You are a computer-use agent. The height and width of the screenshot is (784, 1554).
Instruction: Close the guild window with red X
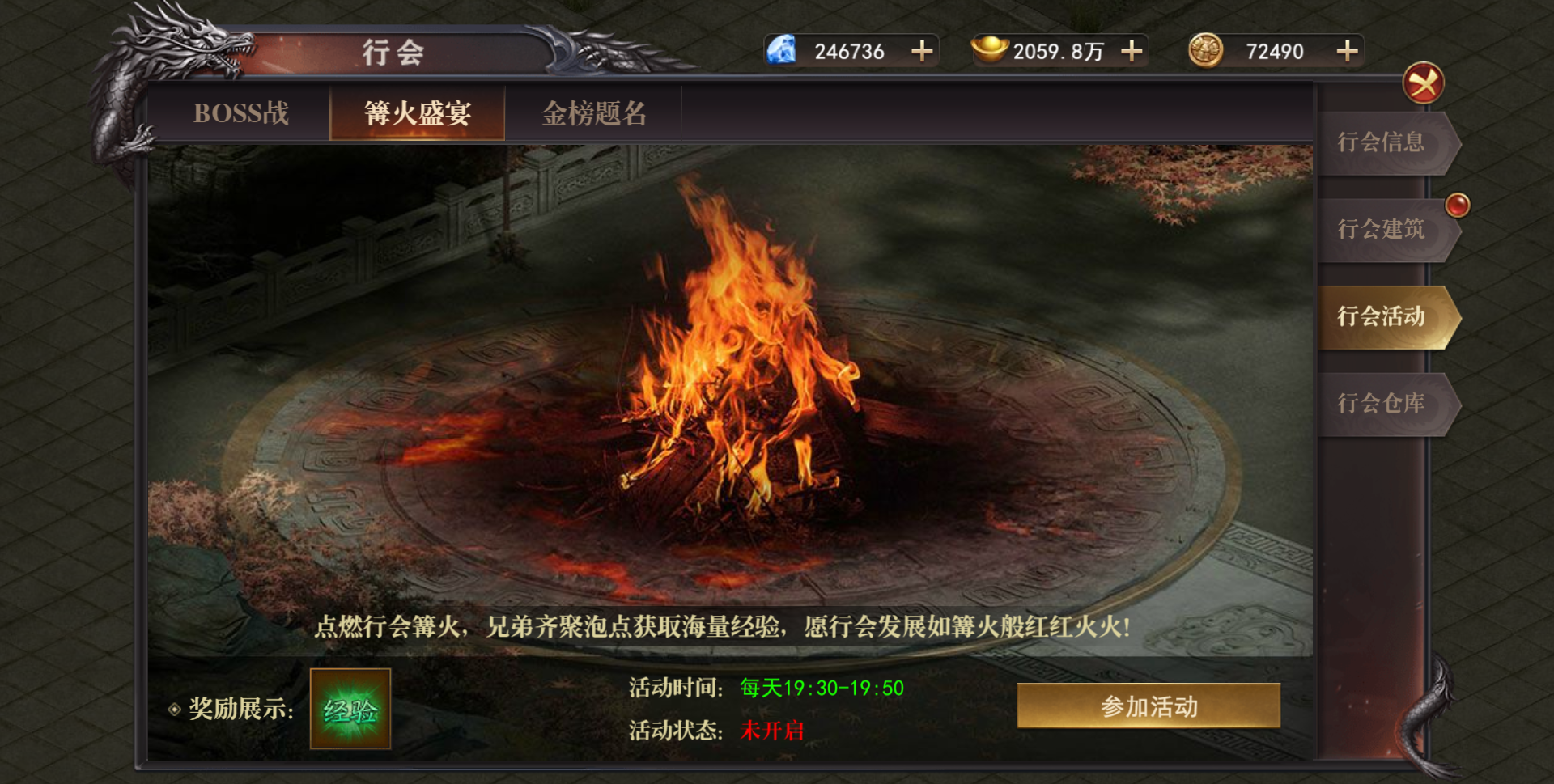1423,83
